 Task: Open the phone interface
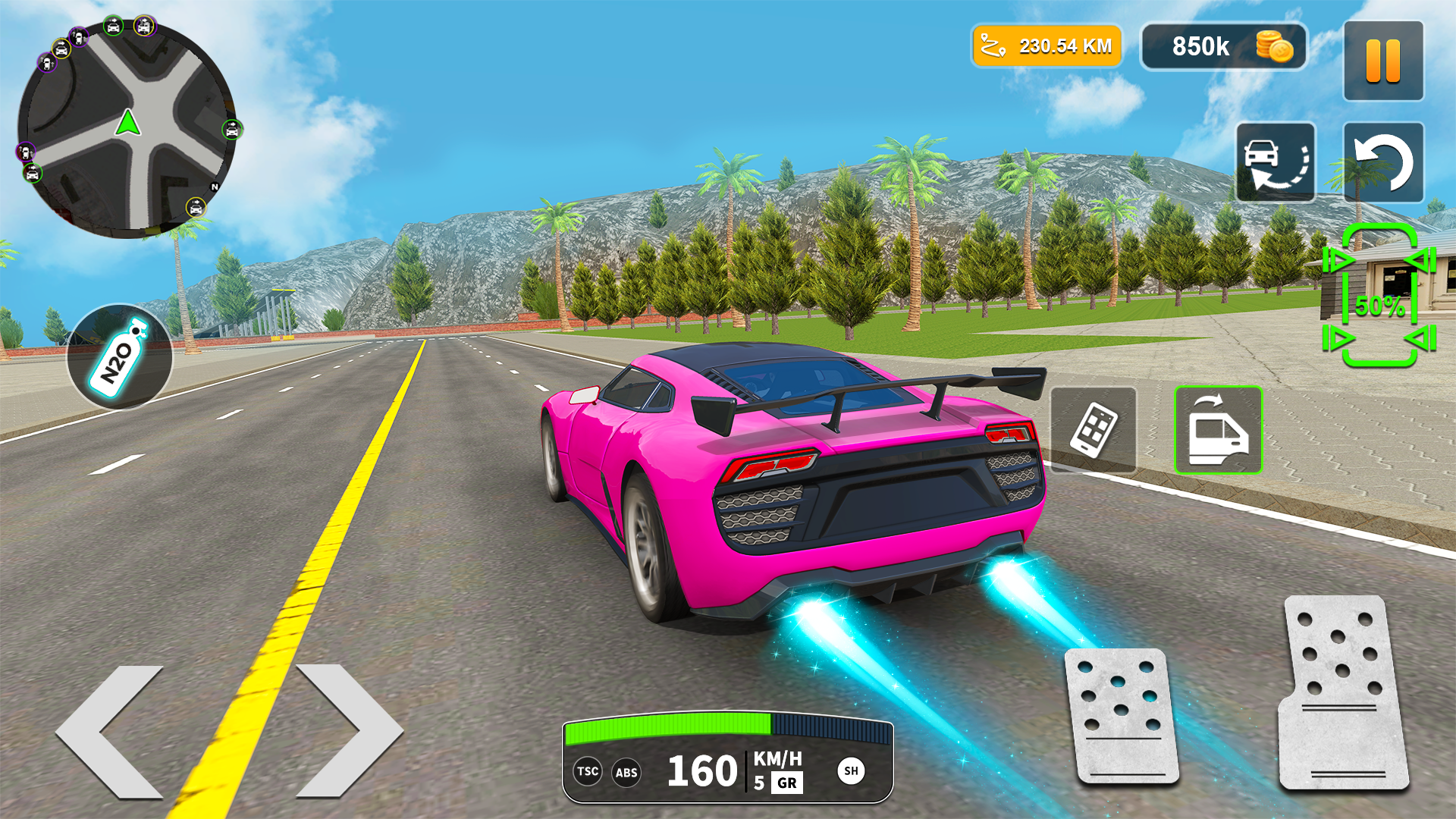(x=1095, y=429)
